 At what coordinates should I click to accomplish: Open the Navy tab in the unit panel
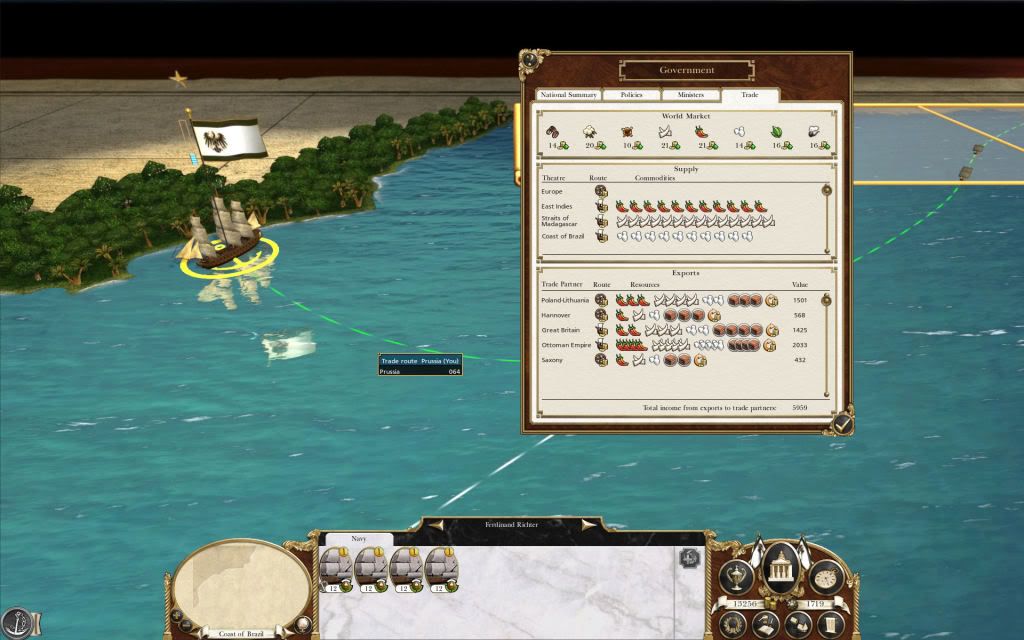pos(359,538)
